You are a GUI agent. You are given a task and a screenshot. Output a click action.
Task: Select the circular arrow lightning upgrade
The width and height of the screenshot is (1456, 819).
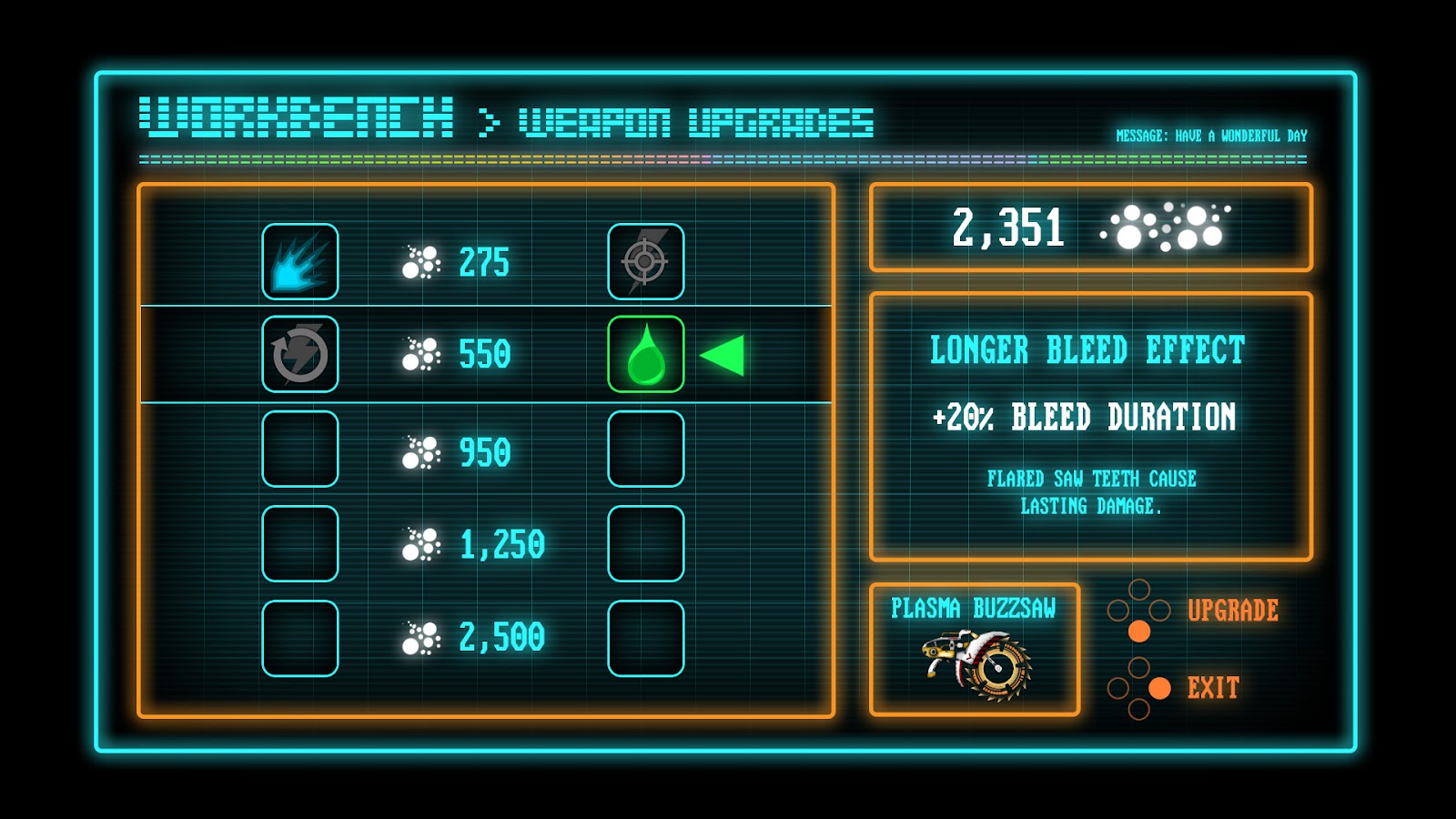click(300, 354)
